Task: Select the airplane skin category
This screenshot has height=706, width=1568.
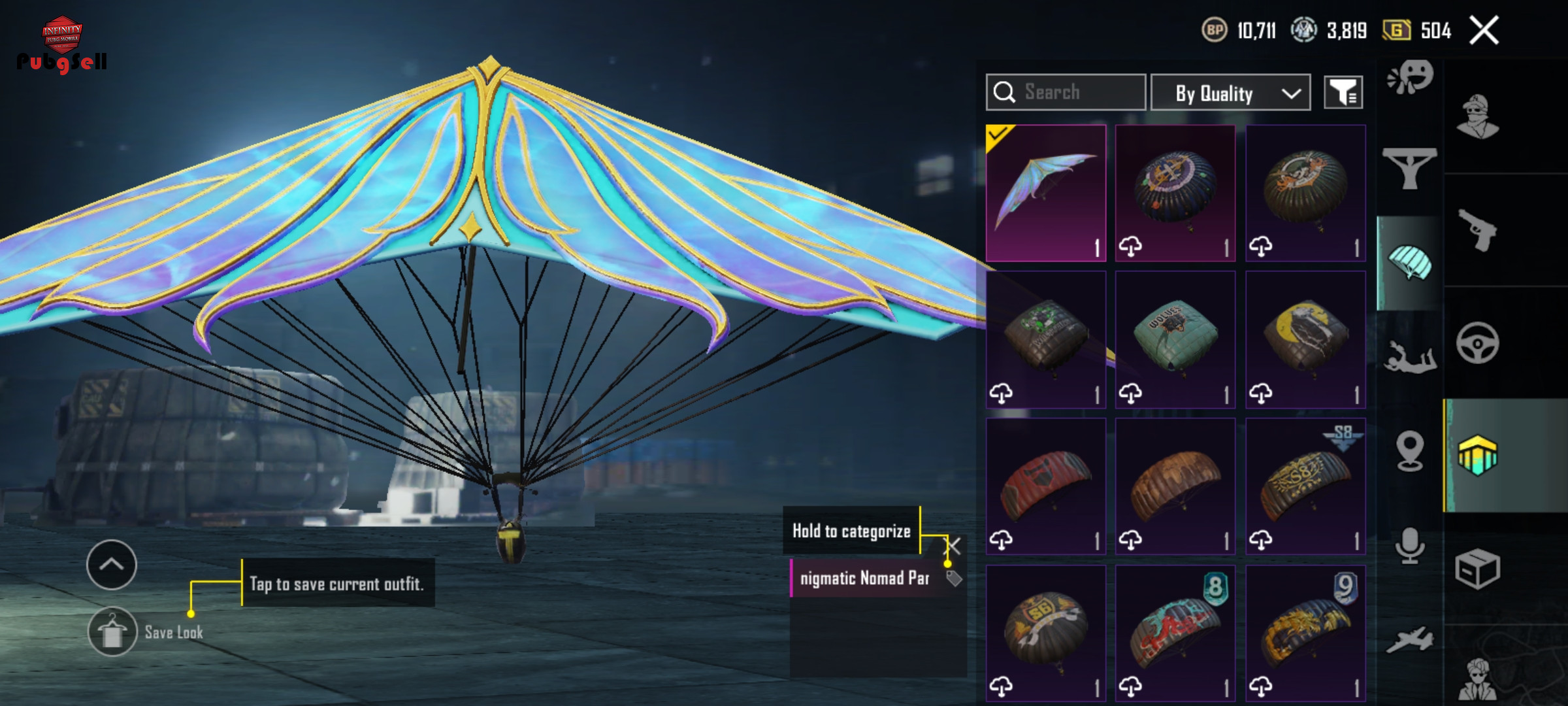Action: tap(1410, 639)
